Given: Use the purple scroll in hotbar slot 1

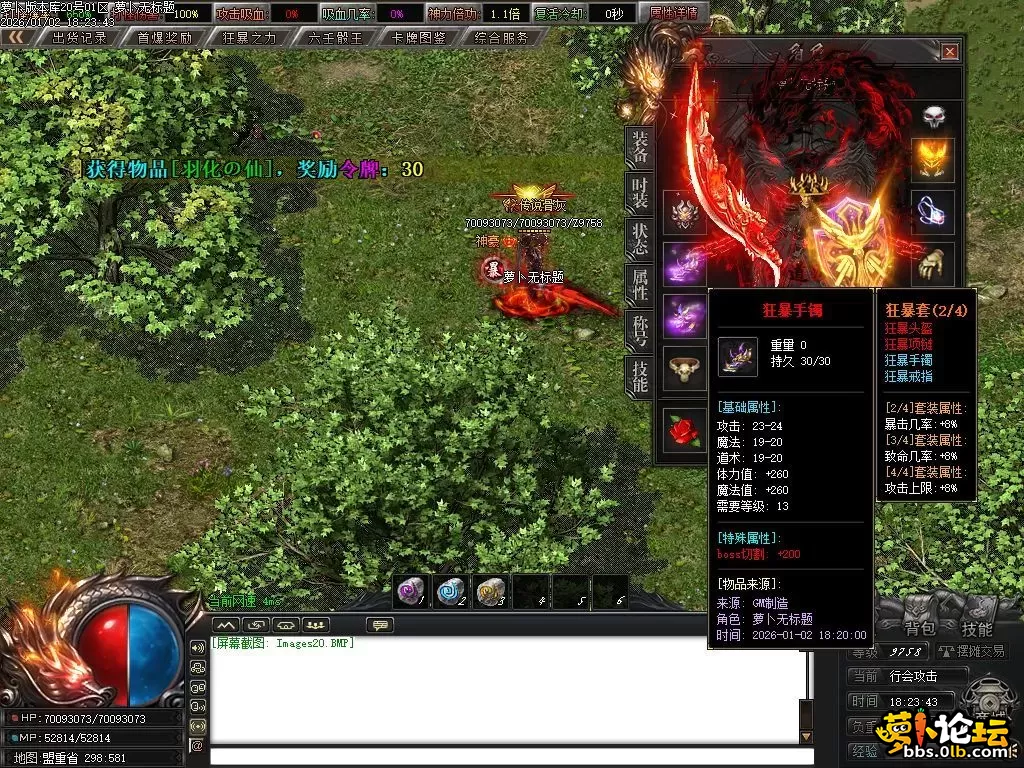Looking at the screenshot, I should point(409,591).
